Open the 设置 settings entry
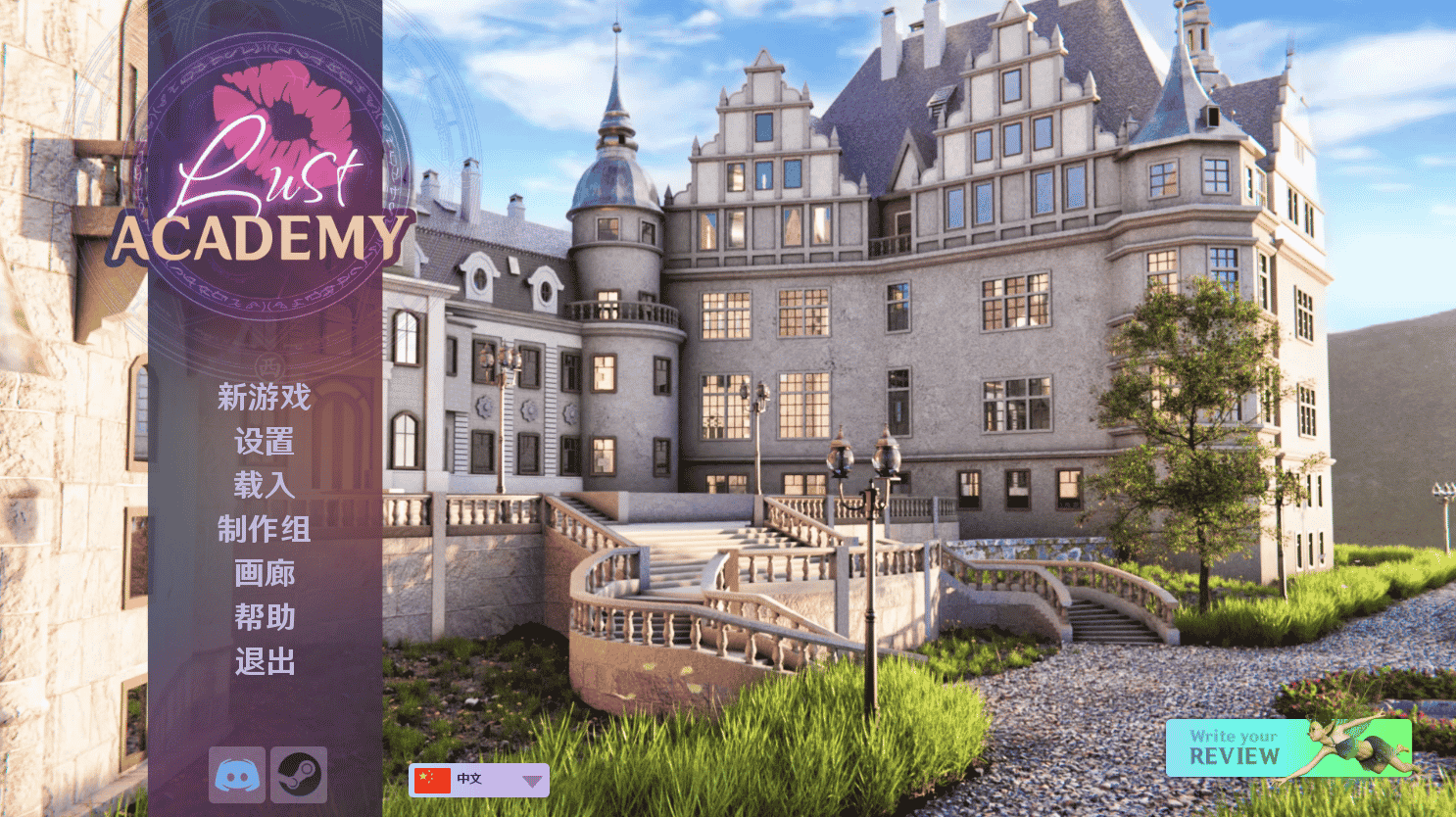Viewport: 1456px width, 817px height. (265, 443)
